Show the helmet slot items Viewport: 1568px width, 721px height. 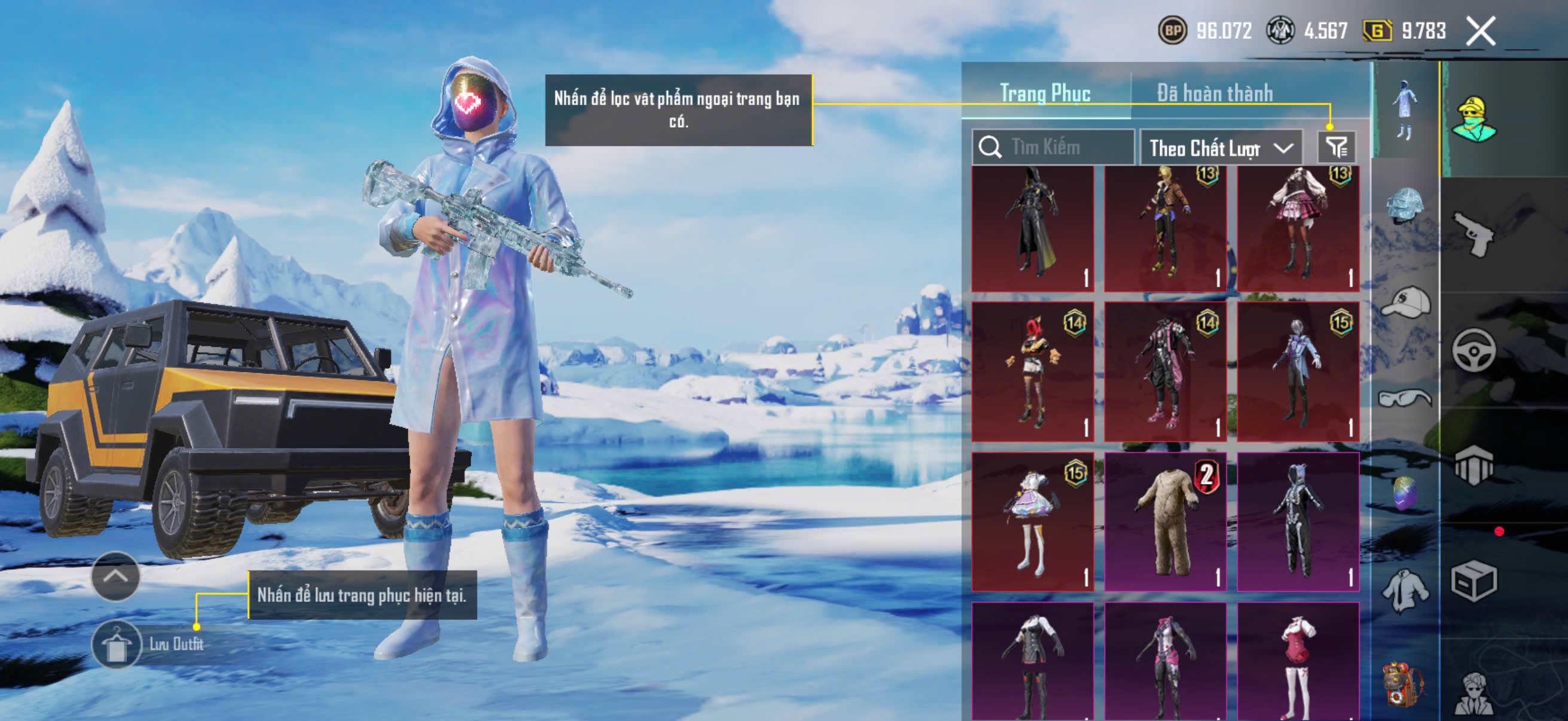coord(1405,206)
